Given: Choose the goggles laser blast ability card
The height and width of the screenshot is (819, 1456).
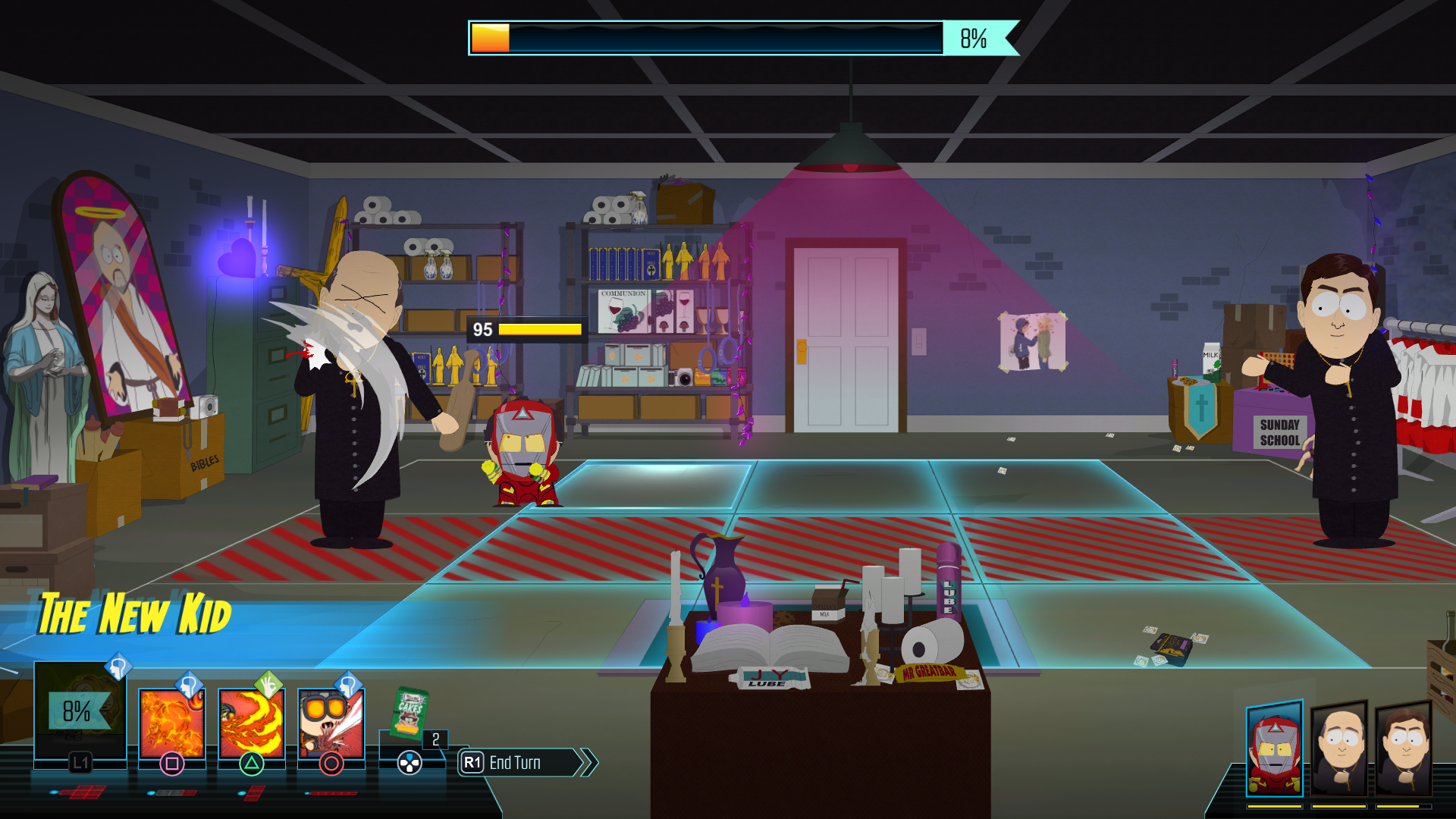Looking at the screenshot, I should click(x=331, y=724).
